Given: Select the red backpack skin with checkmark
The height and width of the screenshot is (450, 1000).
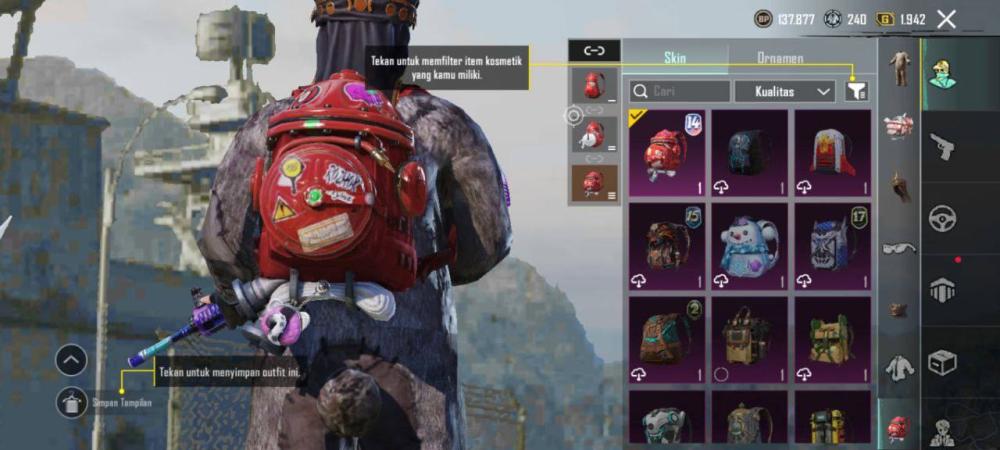Looking at the screenshot, I should point(667,153).
